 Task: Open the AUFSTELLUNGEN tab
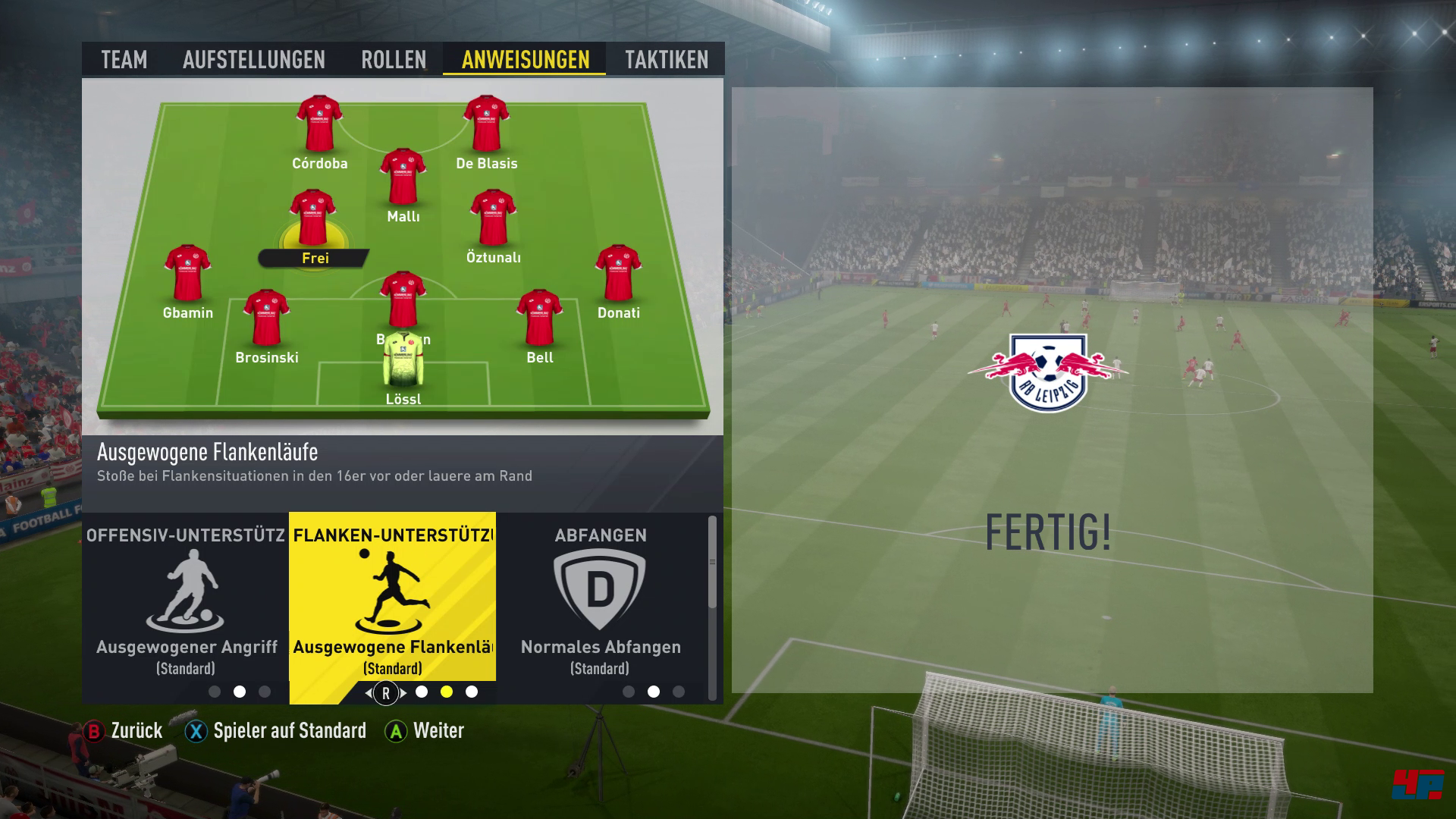254,59
